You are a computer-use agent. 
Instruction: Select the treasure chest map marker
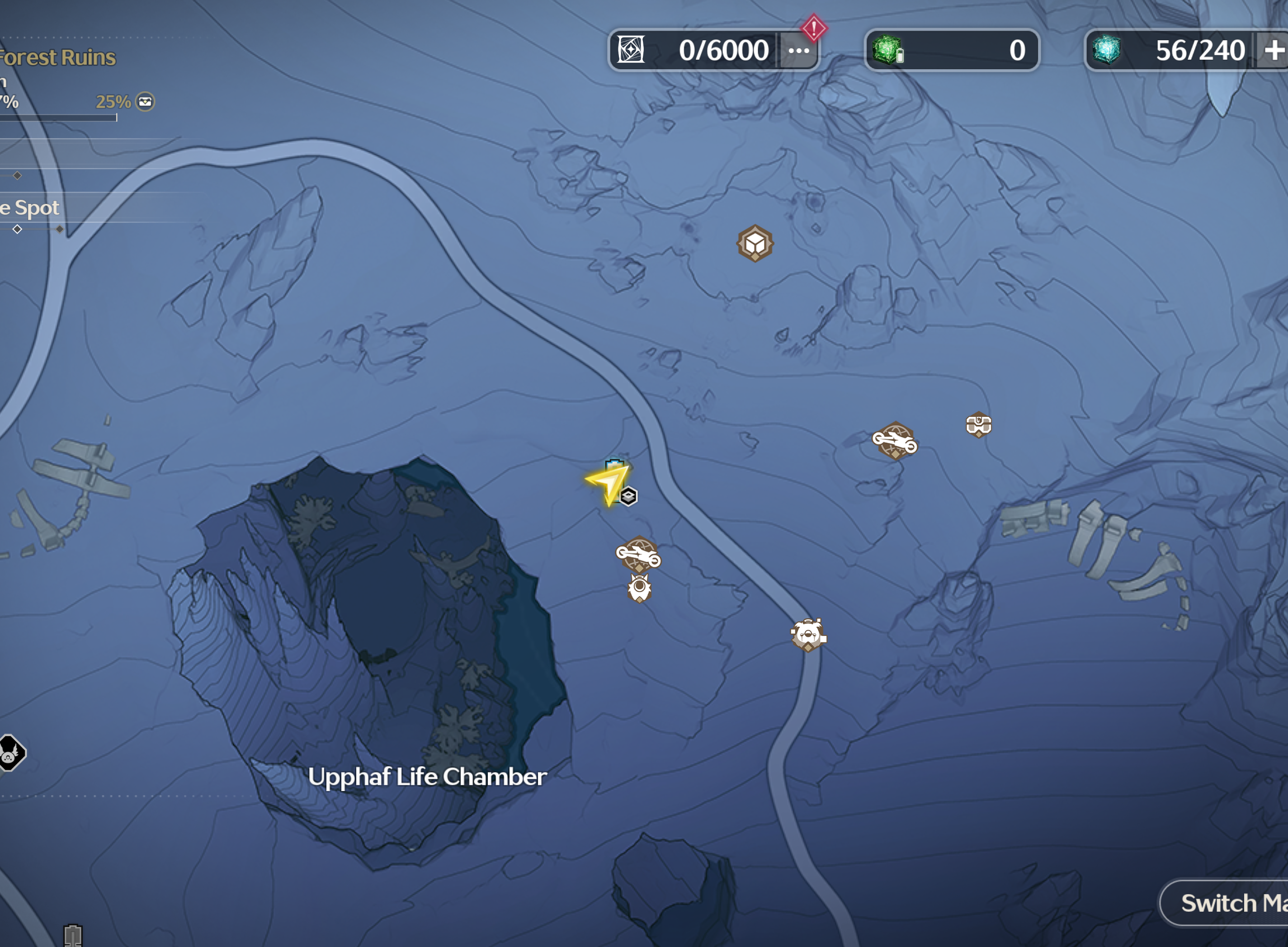[x=978, y=425]
